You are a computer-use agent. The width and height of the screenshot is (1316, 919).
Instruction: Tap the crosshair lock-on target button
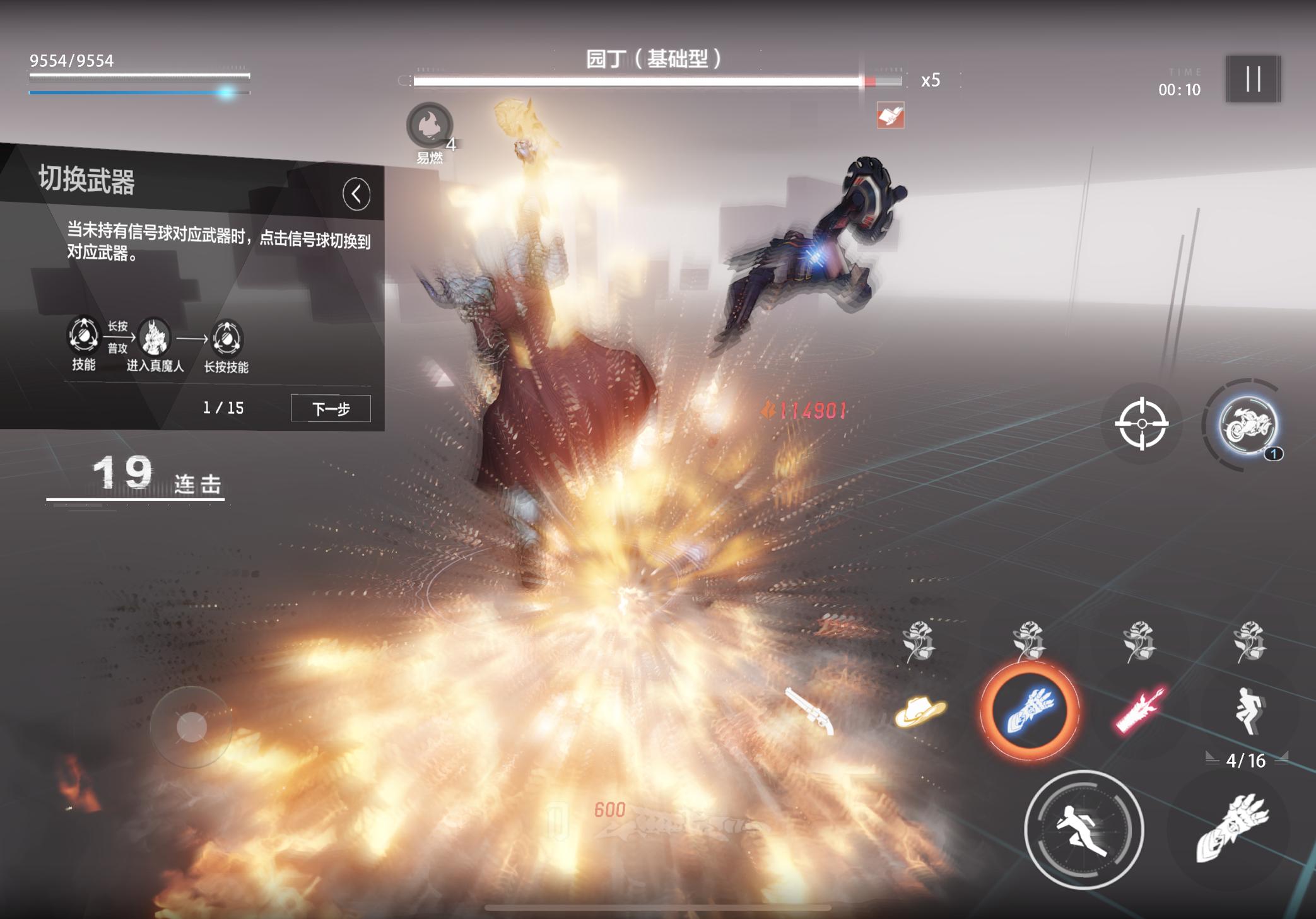(x=1141, y=424)
